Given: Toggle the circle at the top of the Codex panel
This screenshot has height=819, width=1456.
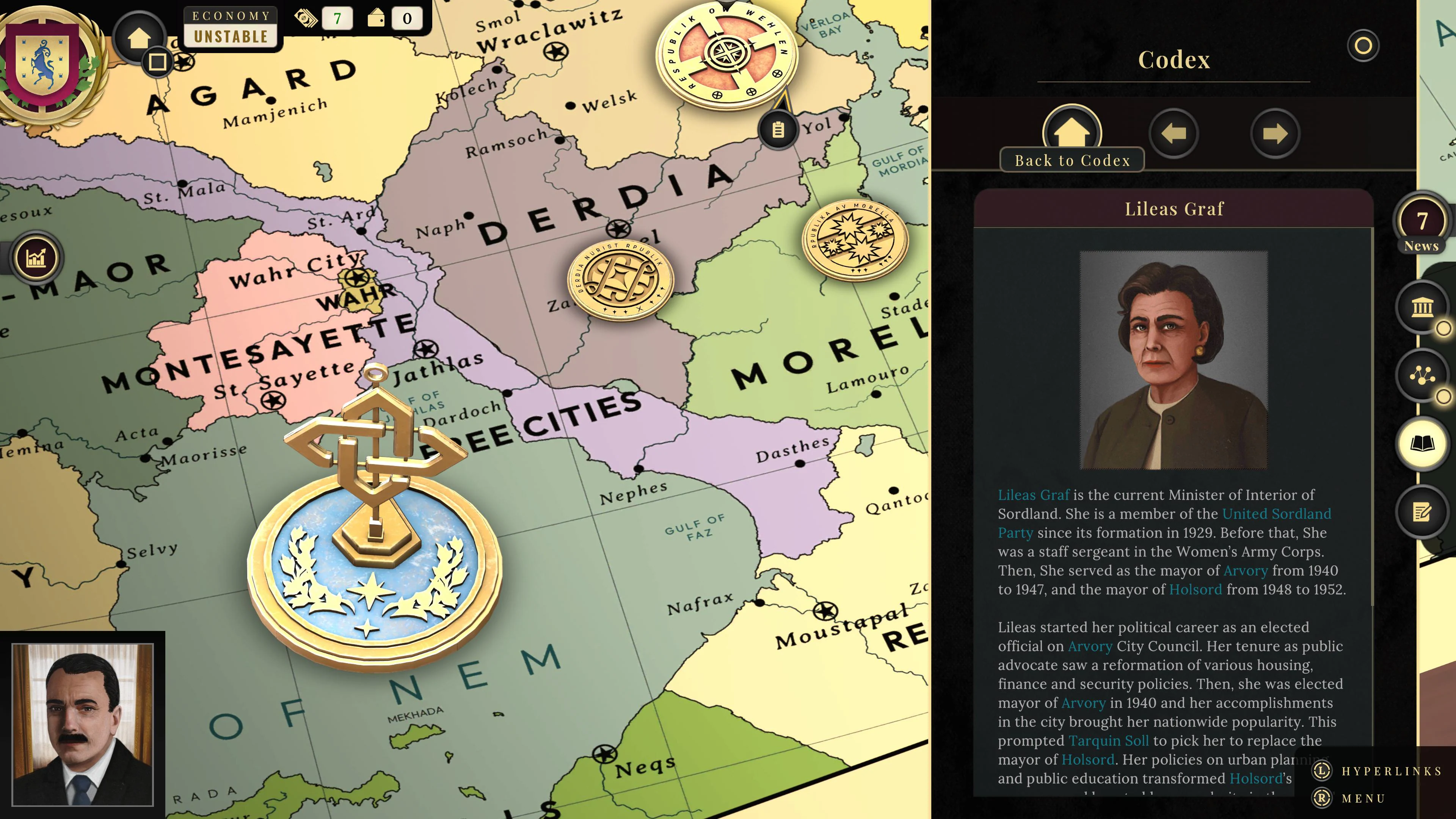Looking at the screenshot, I should click(x=1364, y=45).
